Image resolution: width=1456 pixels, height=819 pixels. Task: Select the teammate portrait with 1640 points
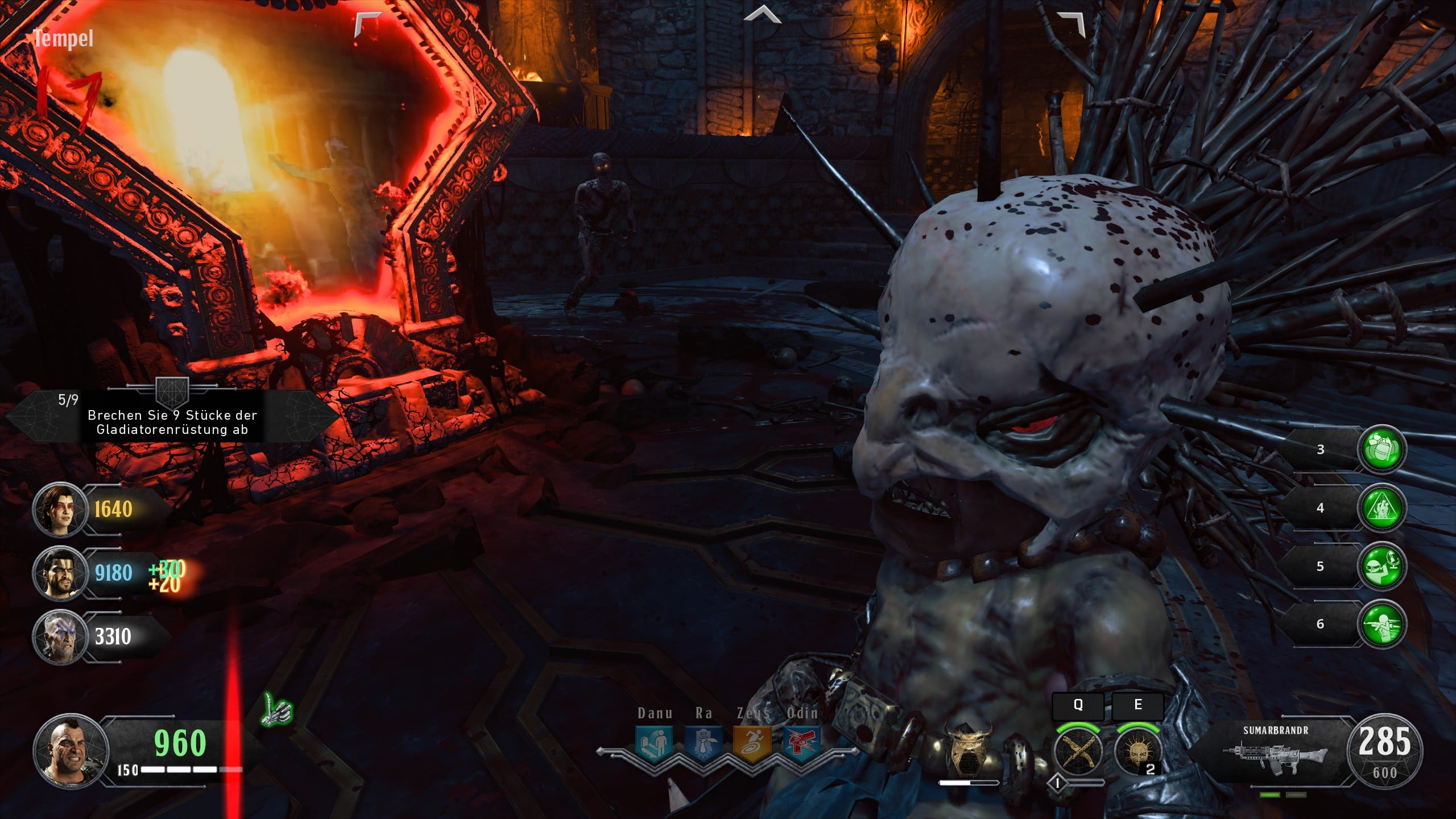point(60,510)
